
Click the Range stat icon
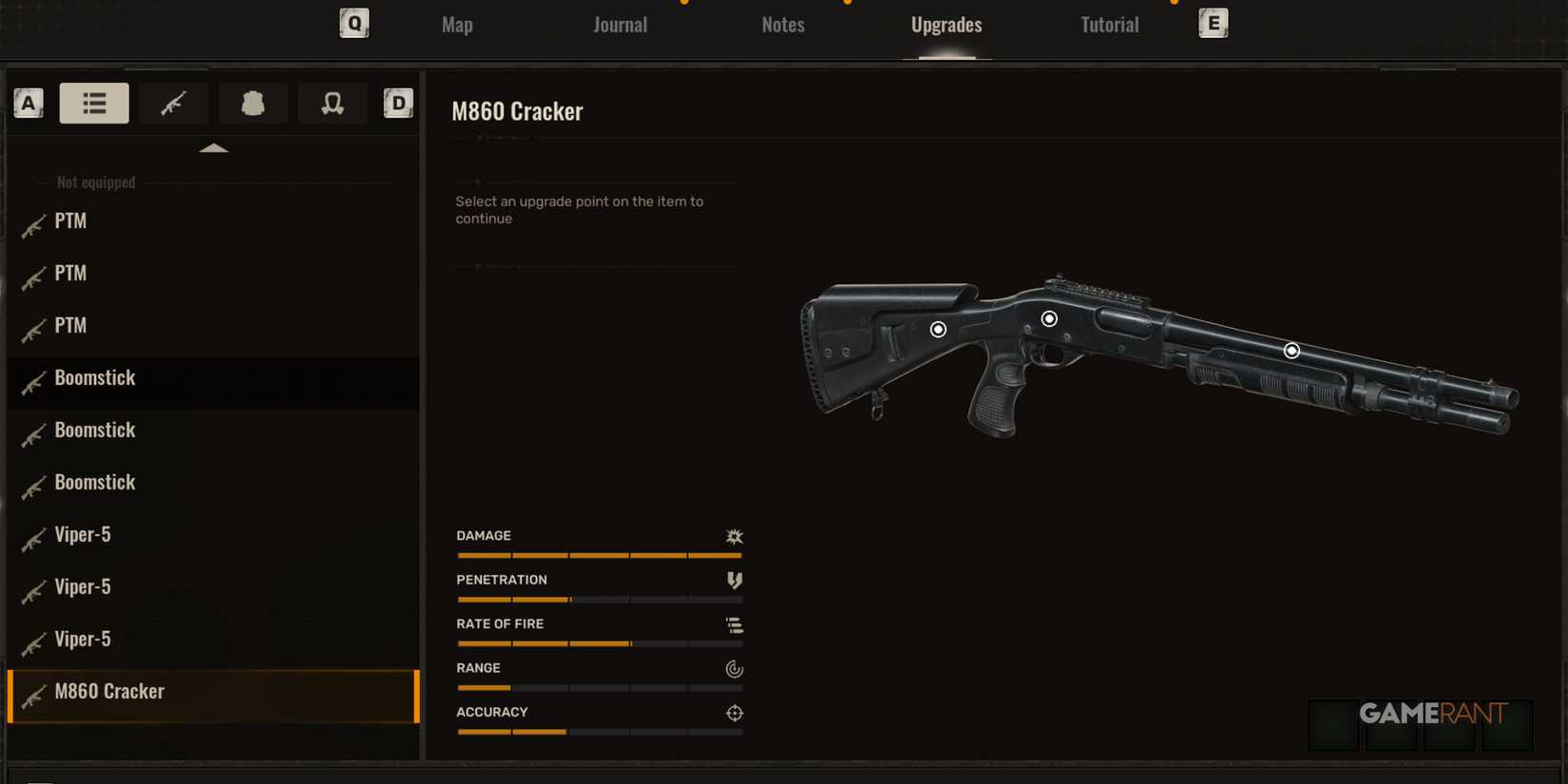coord(734,668)
